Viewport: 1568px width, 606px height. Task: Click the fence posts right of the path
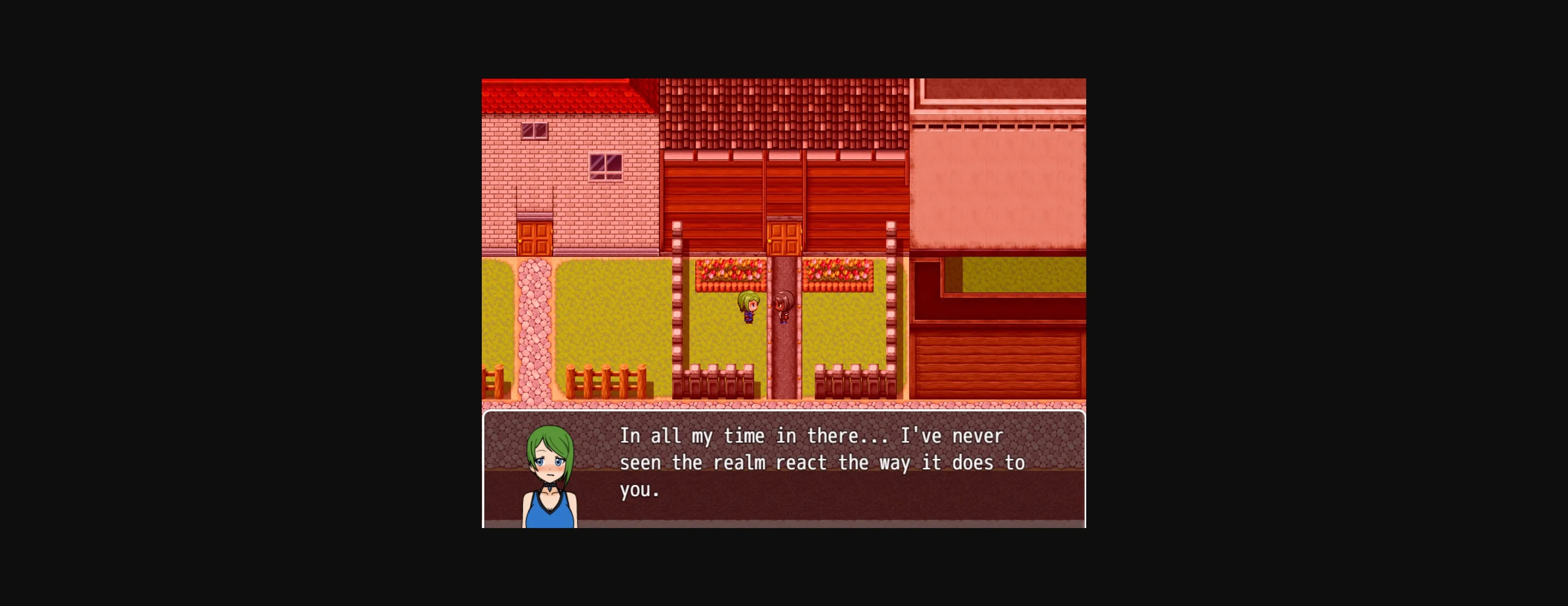pos(852,381)
